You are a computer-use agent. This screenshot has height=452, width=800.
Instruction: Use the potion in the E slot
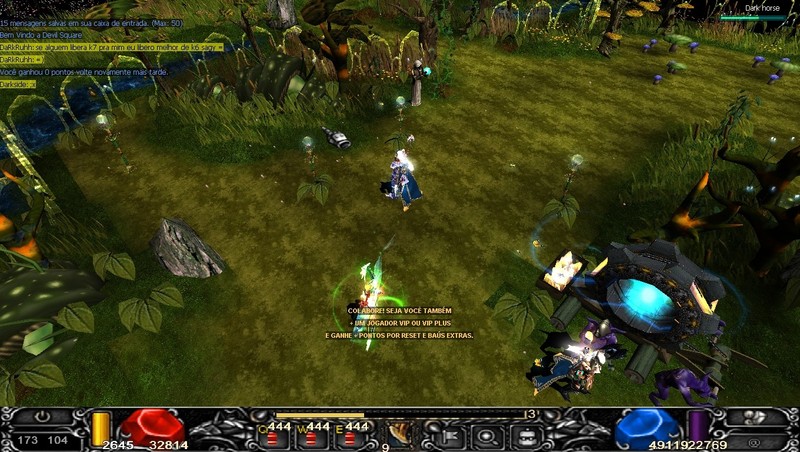[351, 435]
